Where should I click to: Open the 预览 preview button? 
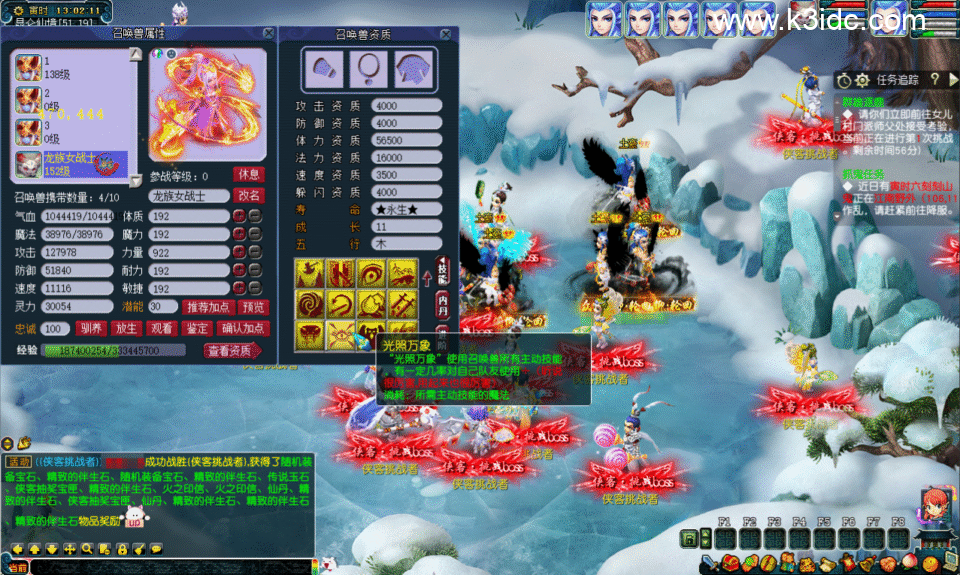pos(254,306)
